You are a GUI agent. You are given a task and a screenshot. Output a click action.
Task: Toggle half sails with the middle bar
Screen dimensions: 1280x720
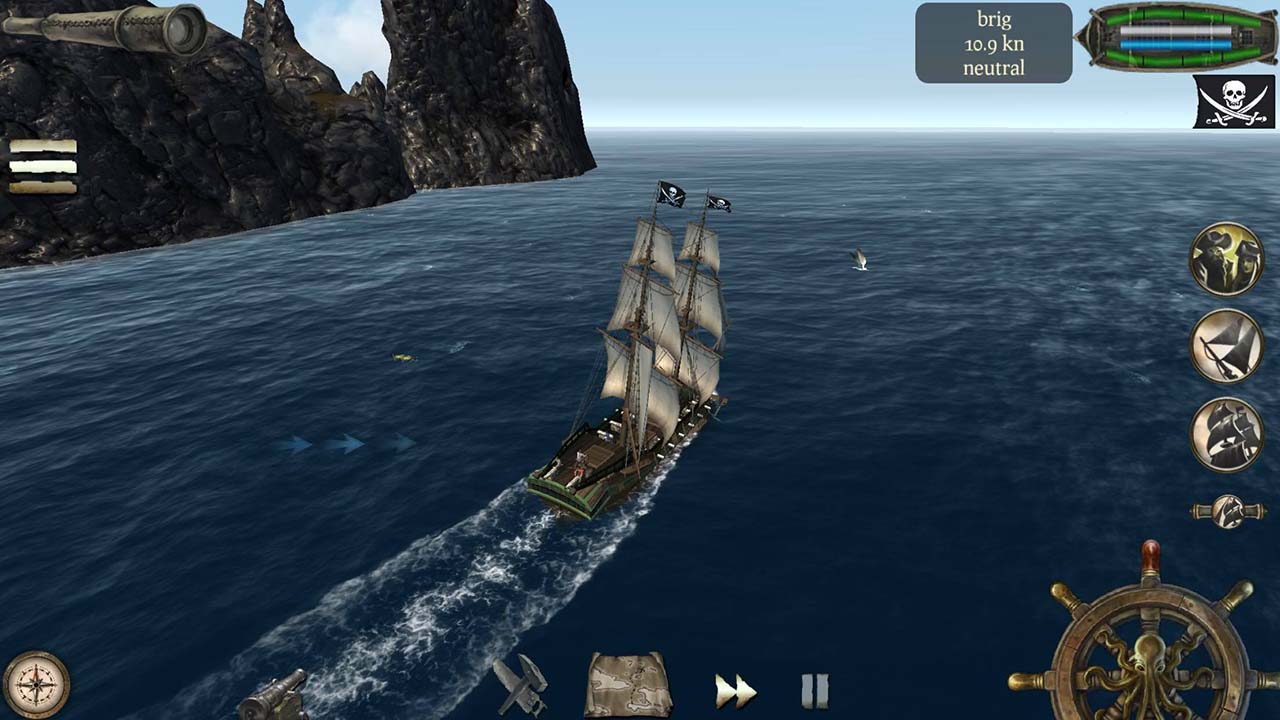point(45,168)
